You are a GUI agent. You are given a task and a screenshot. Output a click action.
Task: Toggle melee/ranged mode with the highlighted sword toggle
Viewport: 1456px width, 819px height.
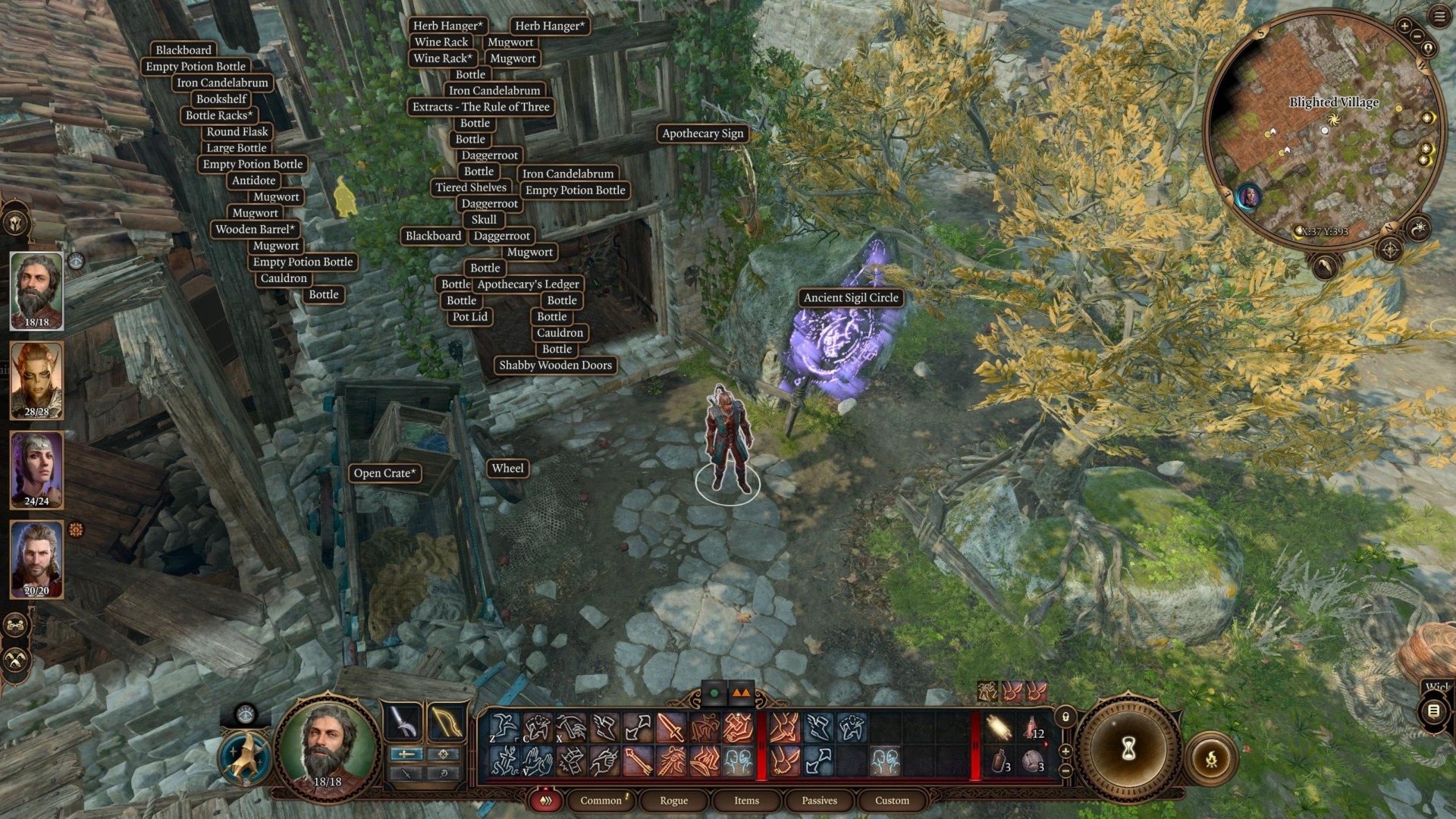click(x=406, y=755)
